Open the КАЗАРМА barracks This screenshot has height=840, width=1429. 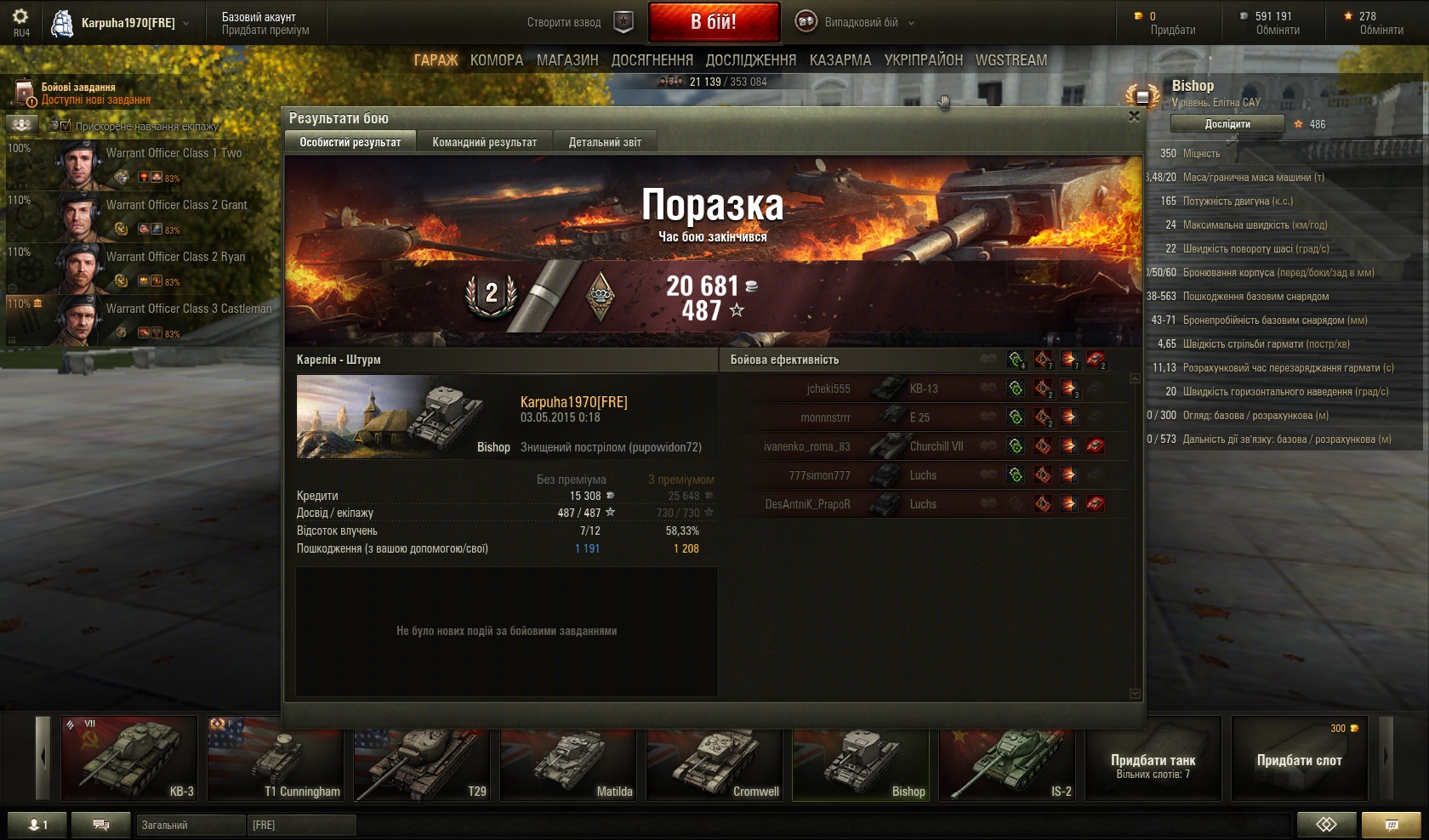840,60
